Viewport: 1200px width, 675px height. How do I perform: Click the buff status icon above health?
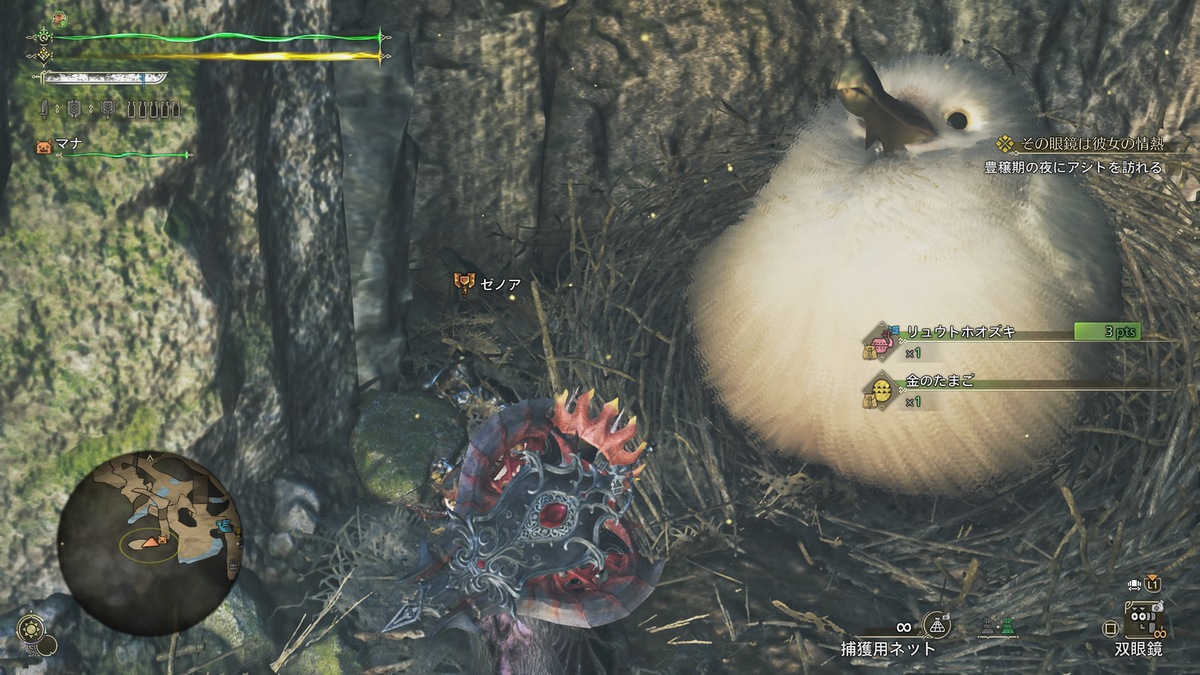[59, 18]
